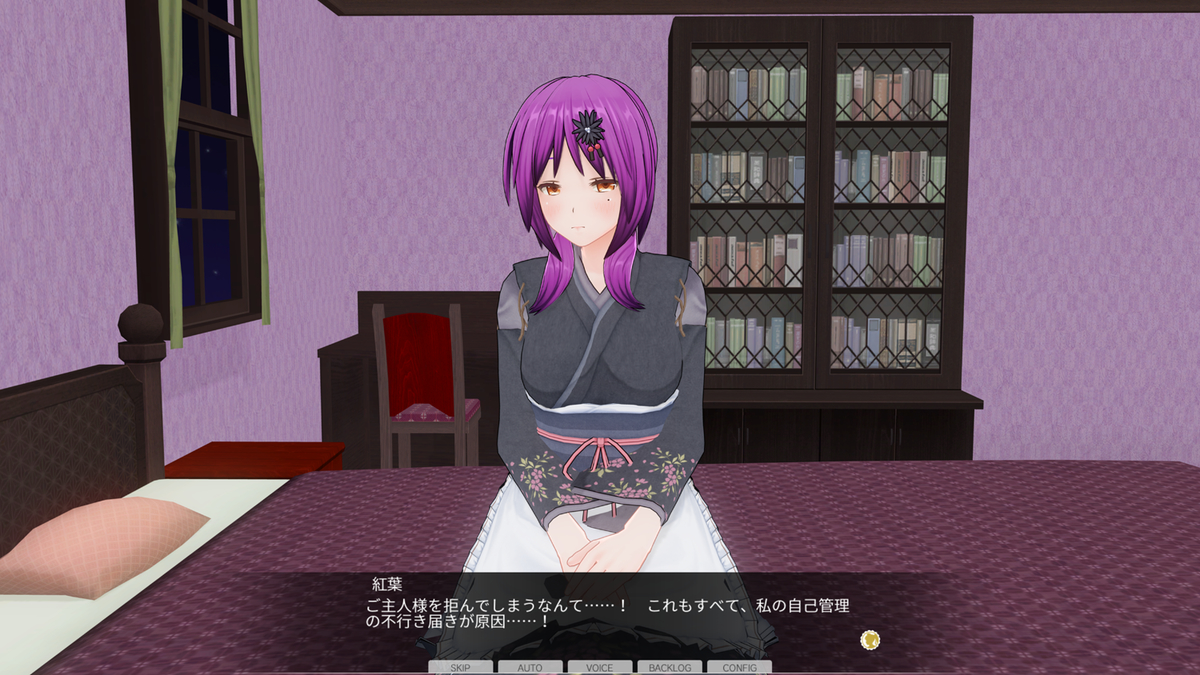Viewport: 1200px width, 675px height.
Task: Open the BACKLOG of past dialogue
Action: (x=670, y=667)
